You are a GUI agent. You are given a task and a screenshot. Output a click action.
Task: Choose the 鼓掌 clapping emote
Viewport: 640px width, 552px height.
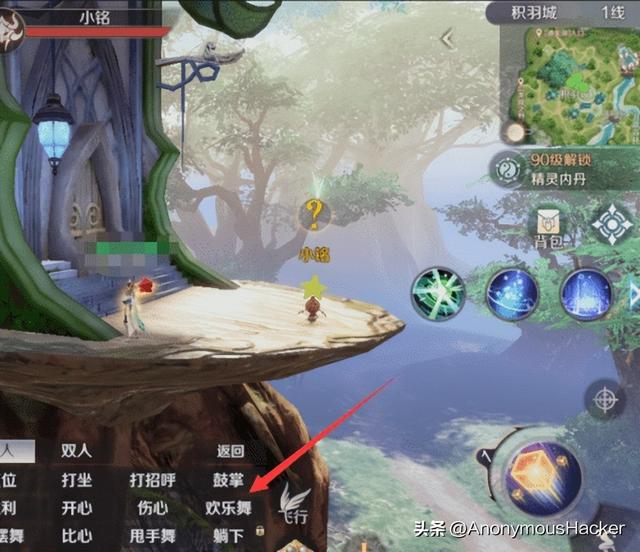pos(228,480)
